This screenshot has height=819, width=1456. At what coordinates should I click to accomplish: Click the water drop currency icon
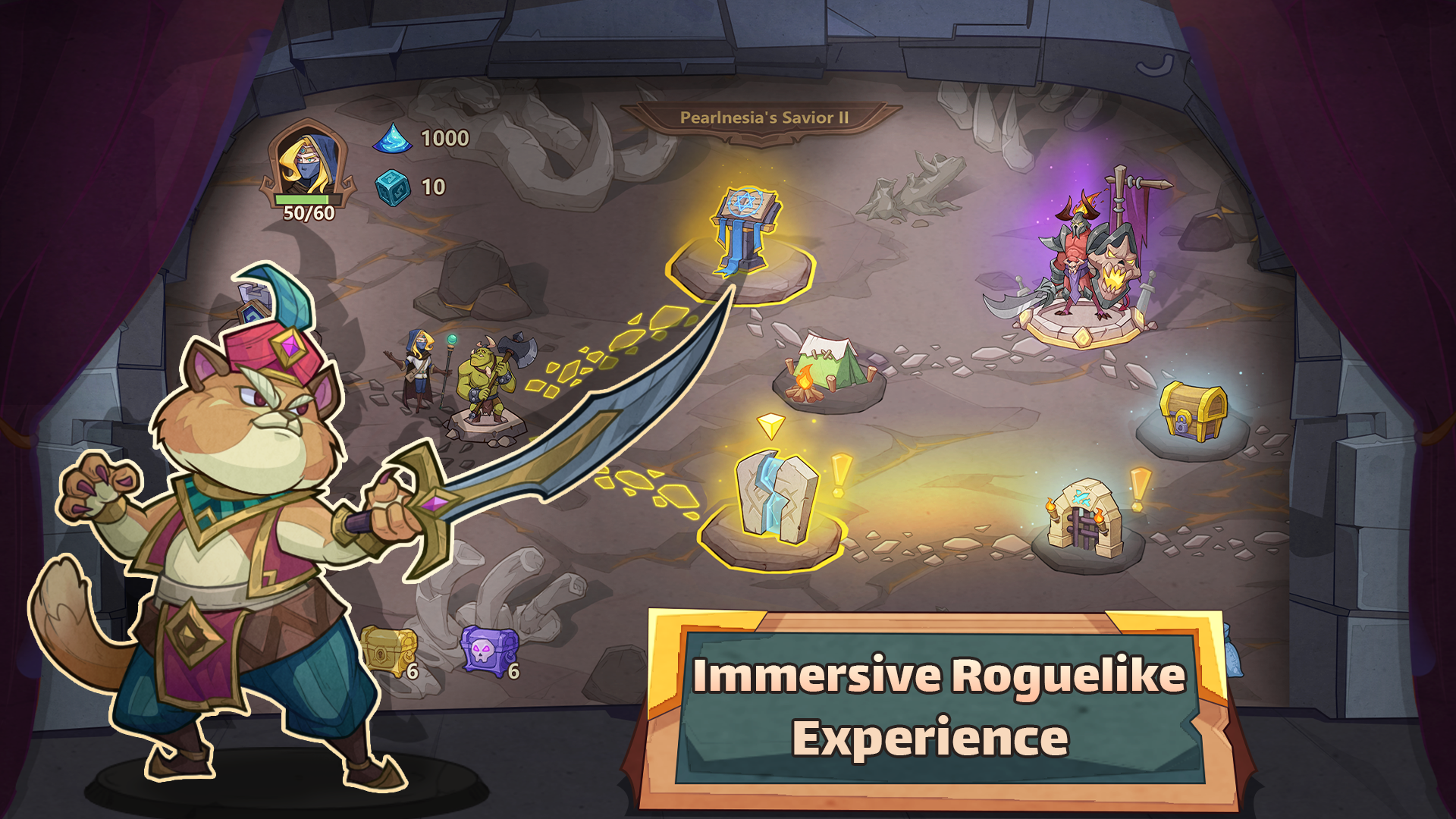coord(394,139)
